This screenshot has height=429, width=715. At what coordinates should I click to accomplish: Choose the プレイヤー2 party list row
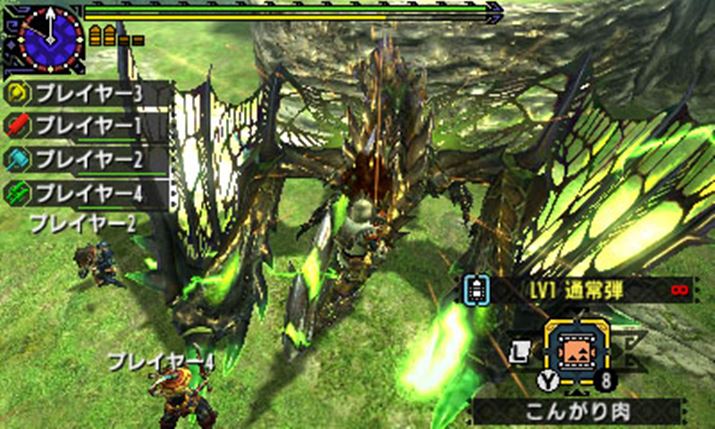[x=87, y=159]
